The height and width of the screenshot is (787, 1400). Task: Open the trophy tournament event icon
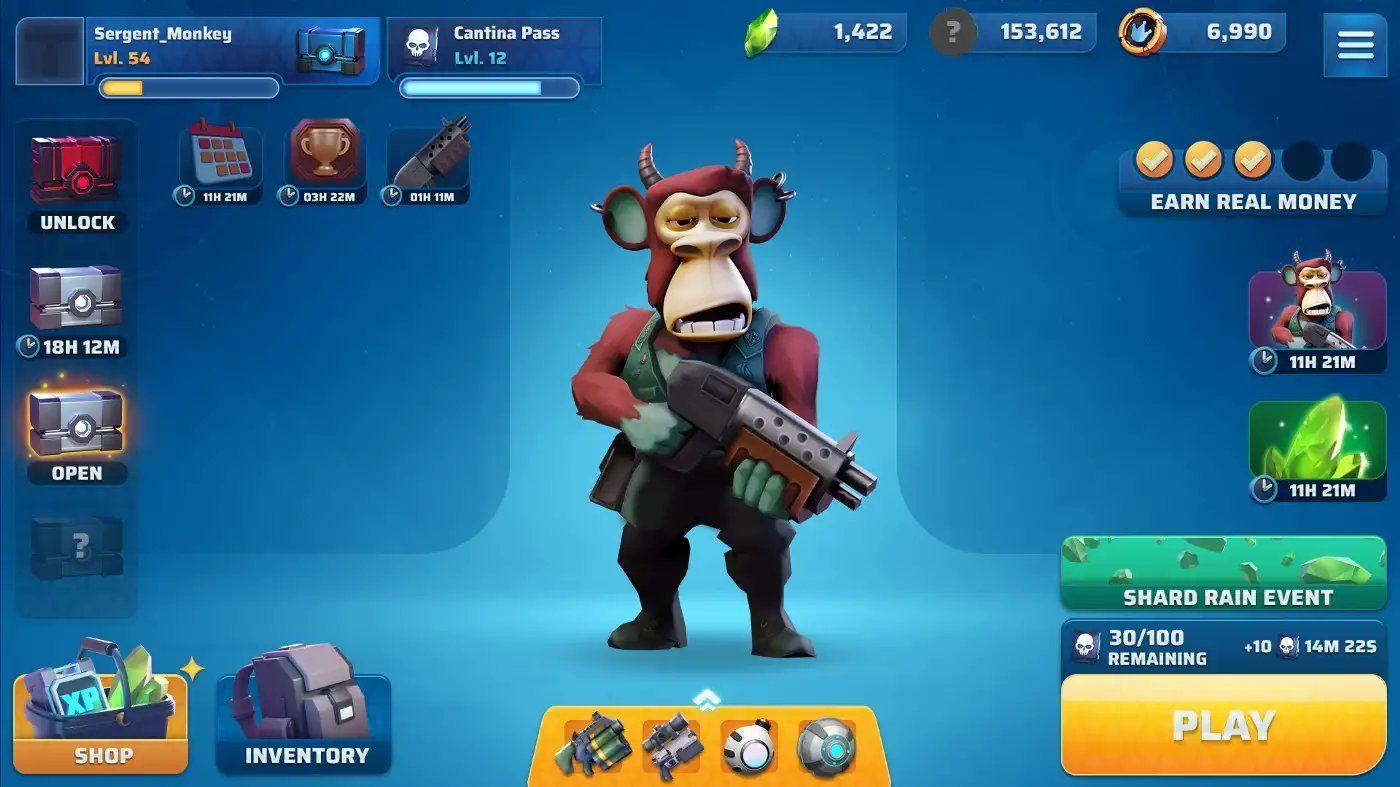(x=321, y=152)
